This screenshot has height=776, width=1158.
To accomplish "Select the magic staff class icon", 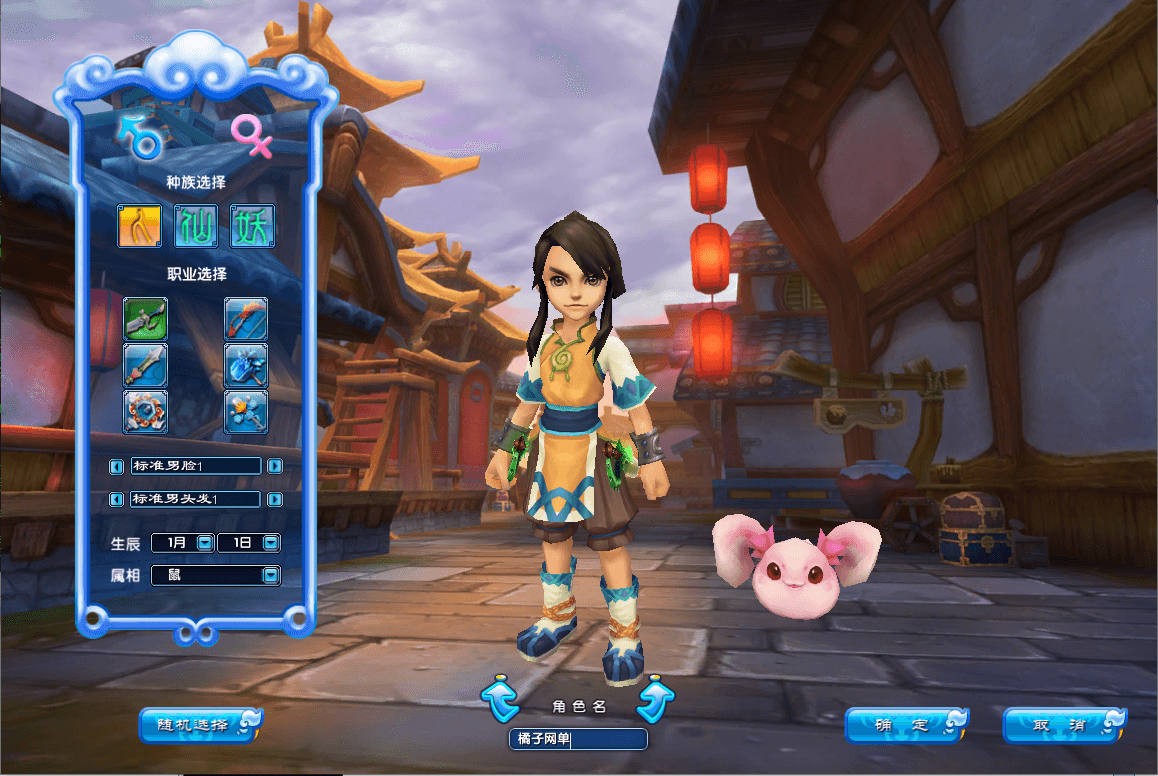I will pos(245,411).
